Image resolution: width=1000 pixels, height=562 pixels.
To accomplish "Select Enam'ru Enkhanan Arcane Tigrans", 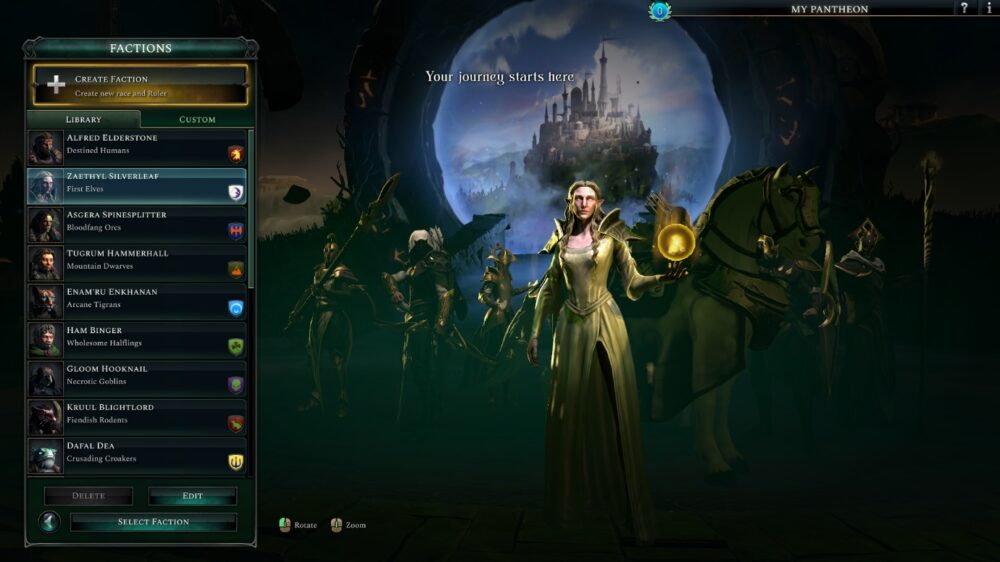I will pyautogui.click(x=137, y=301).
